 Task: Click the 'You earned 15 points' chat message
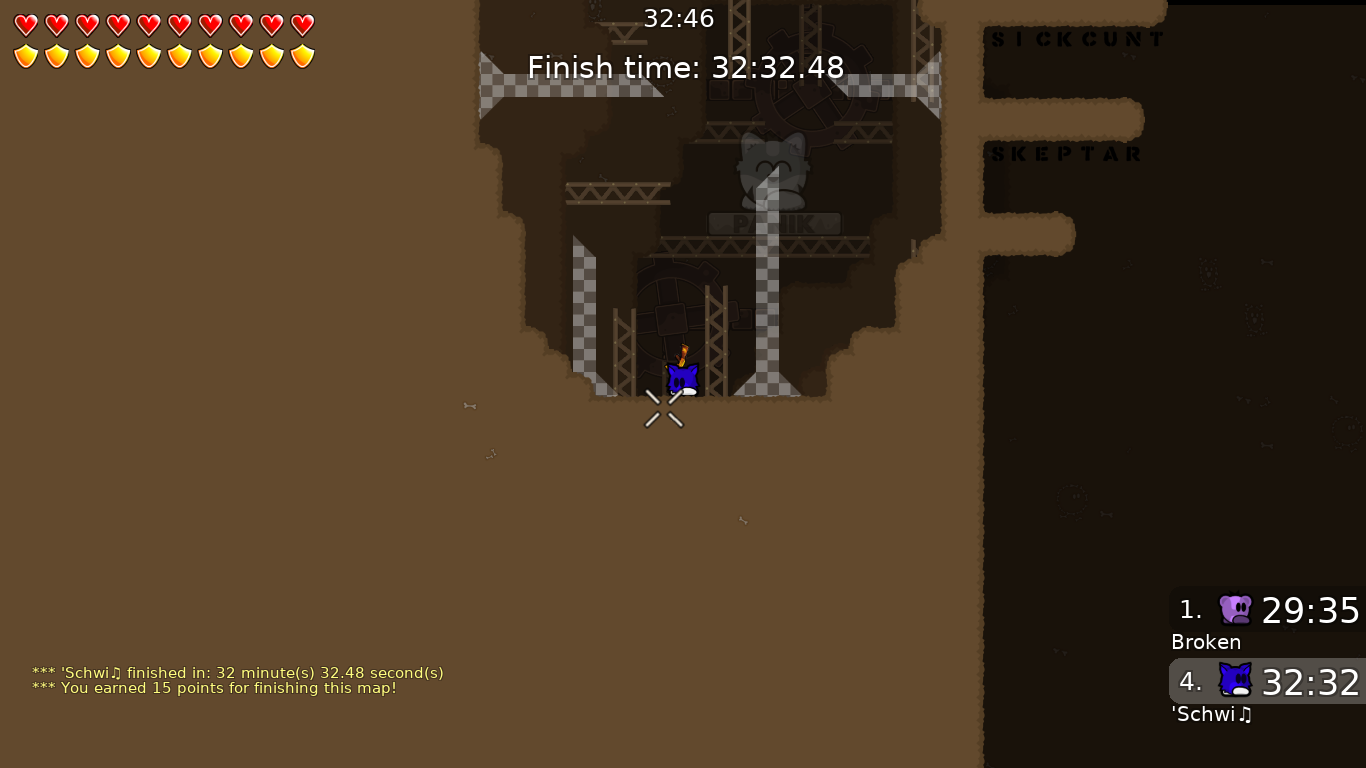click(x=215, y=688)
